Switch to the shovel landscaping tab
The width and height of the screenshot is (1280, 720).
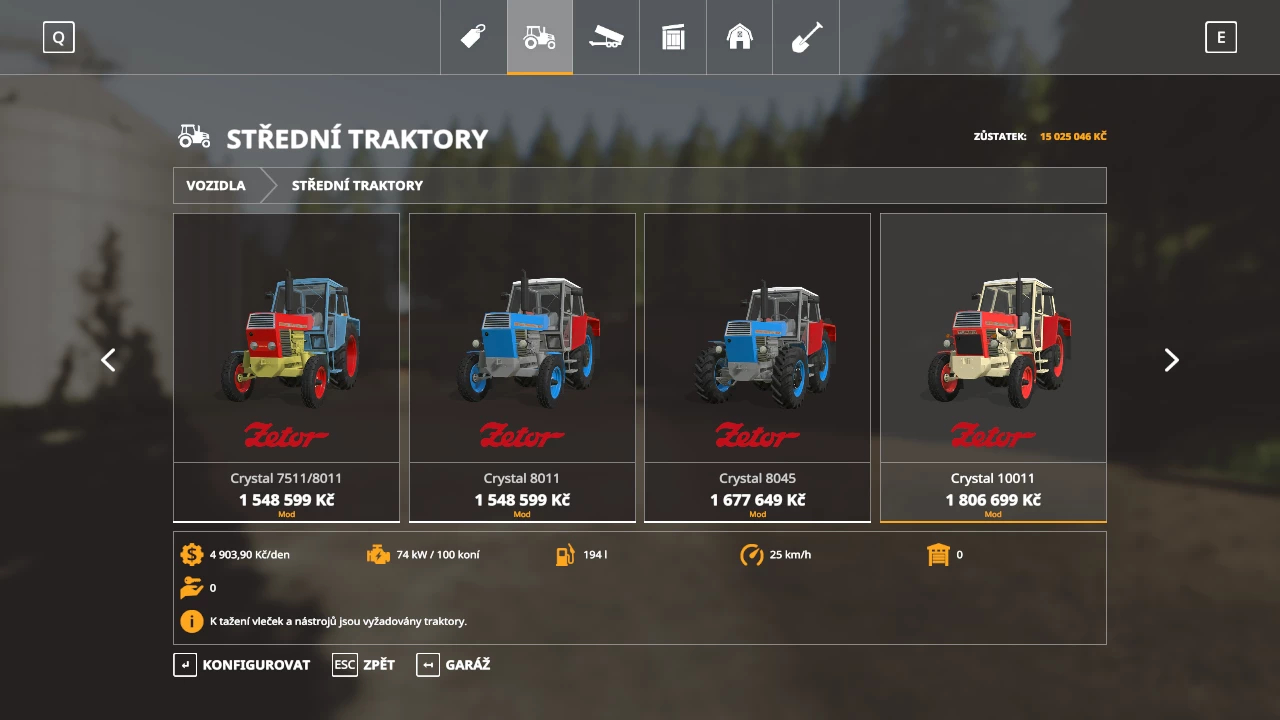[806, 37]
